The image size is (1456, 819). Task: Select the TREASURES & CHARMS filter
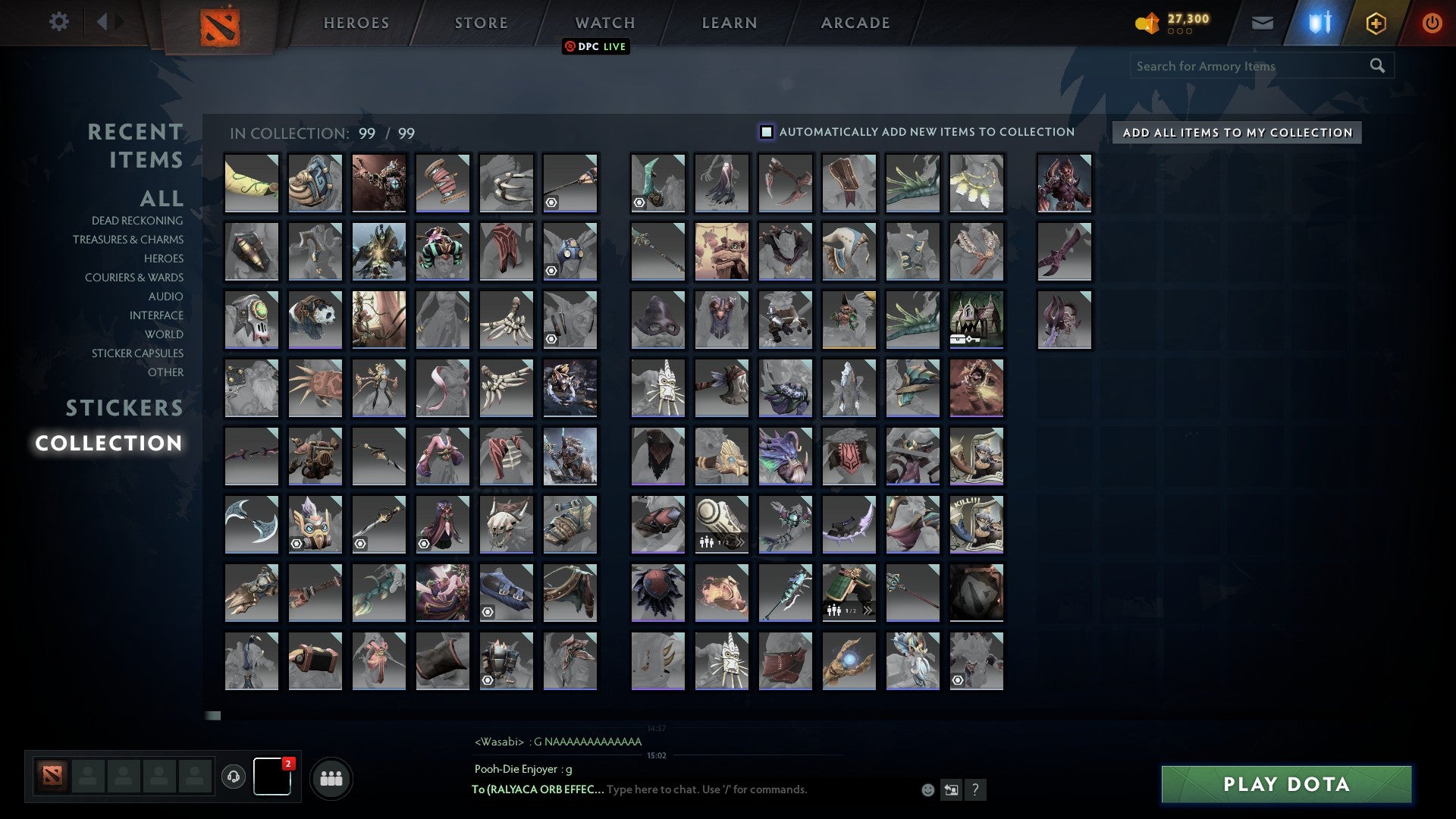tap(129, 240)
